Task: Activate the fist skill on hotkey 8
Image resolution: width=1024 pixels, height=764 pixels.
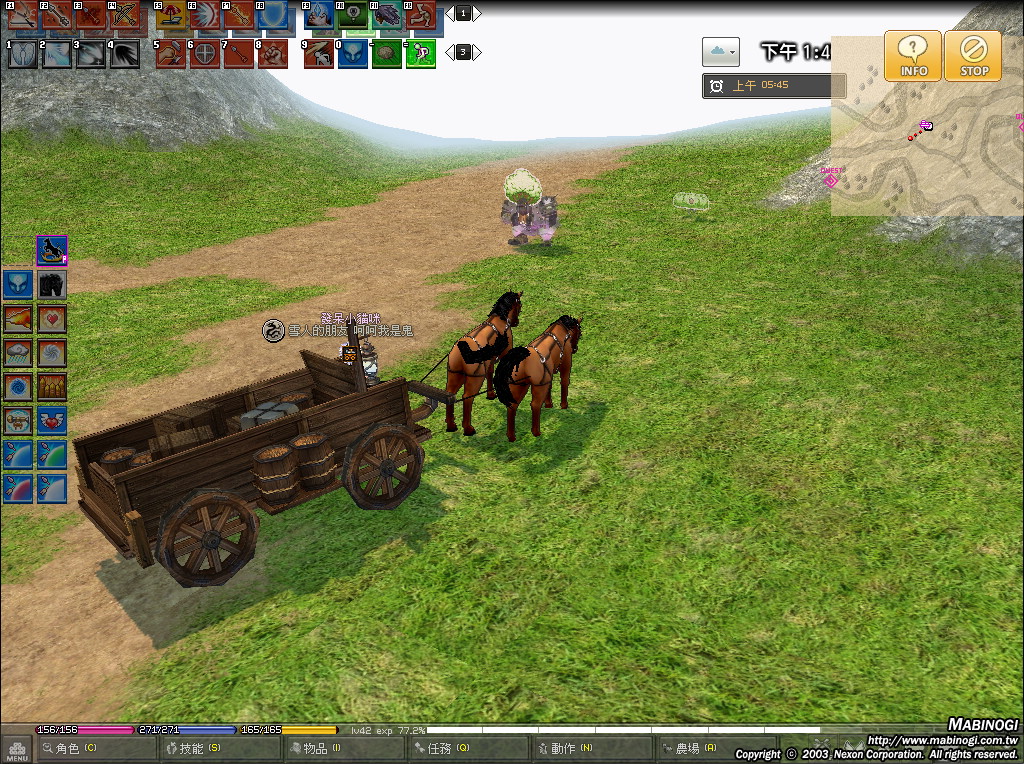Action: point(272,54)
